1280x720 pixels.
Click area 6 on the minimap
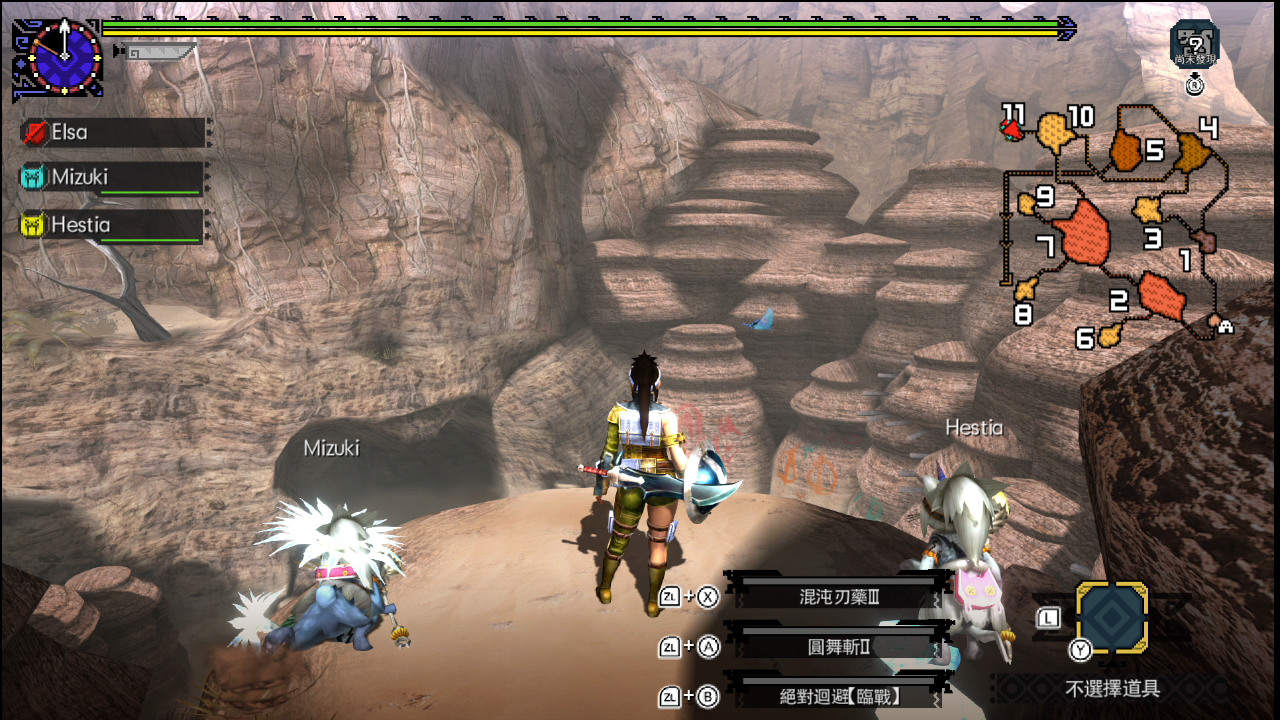pyautogui.click(x=1108, y=336)
